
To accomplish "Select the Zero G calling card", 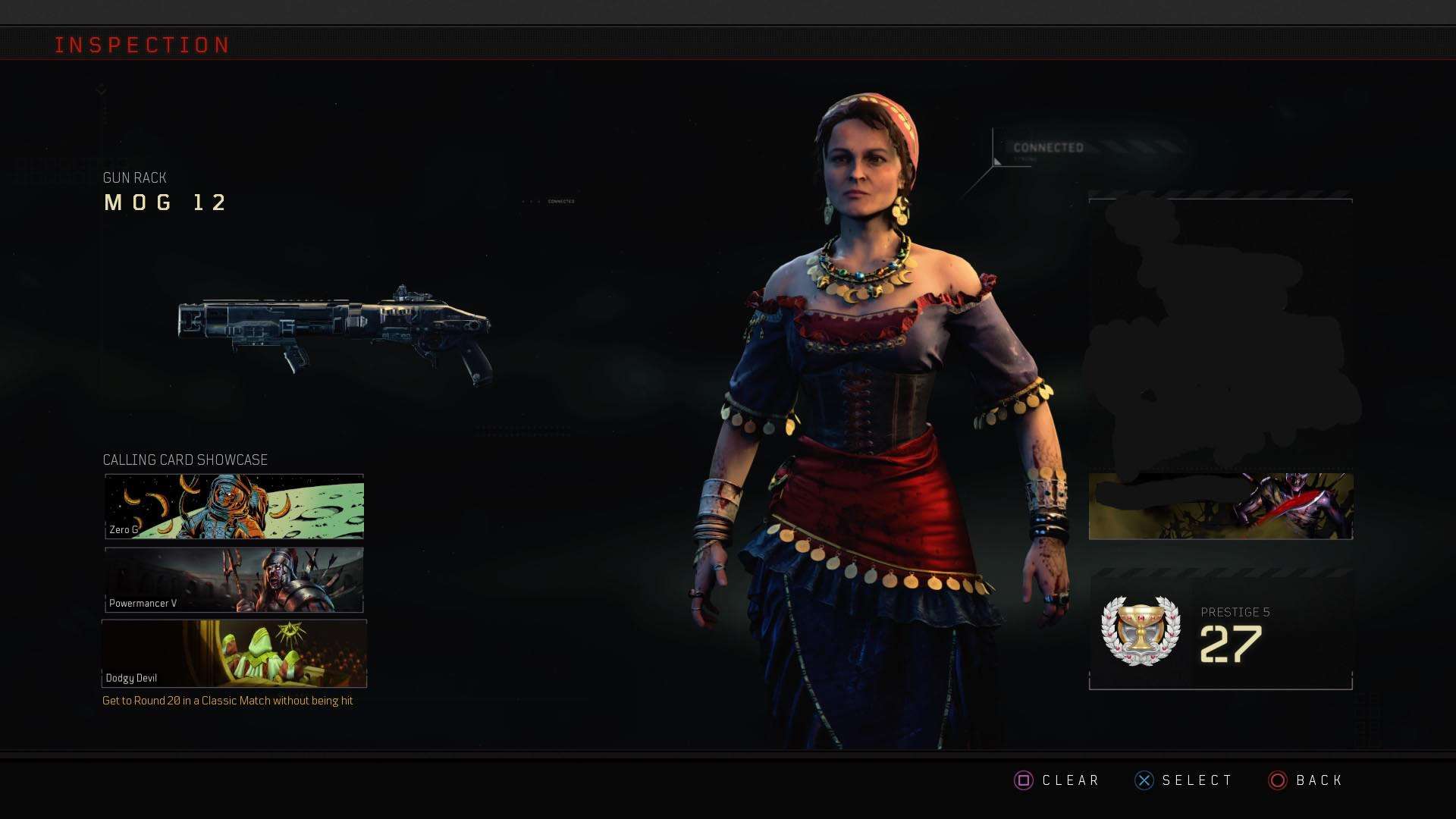I will click(x=233, y=504).
